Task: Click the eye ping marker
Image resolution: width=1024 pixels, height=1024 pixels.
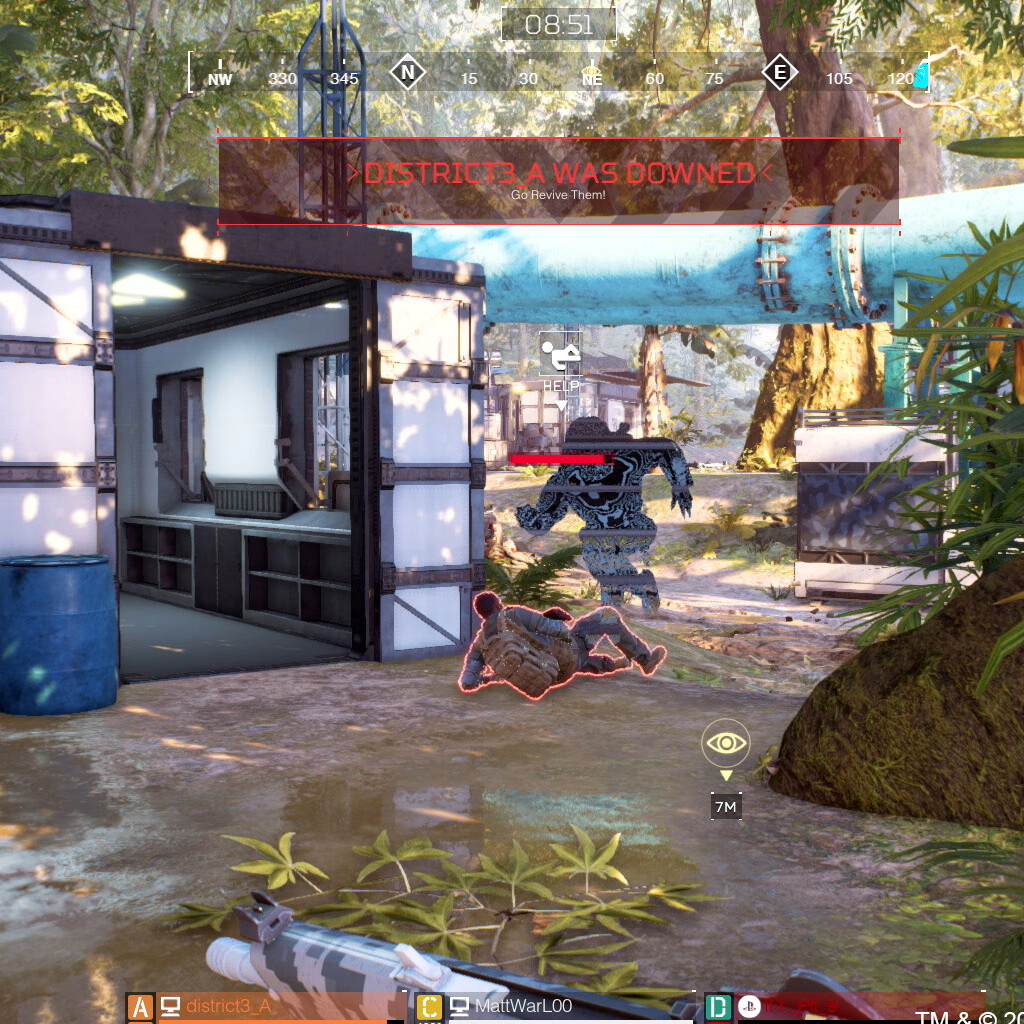Action: click(726, 743)
